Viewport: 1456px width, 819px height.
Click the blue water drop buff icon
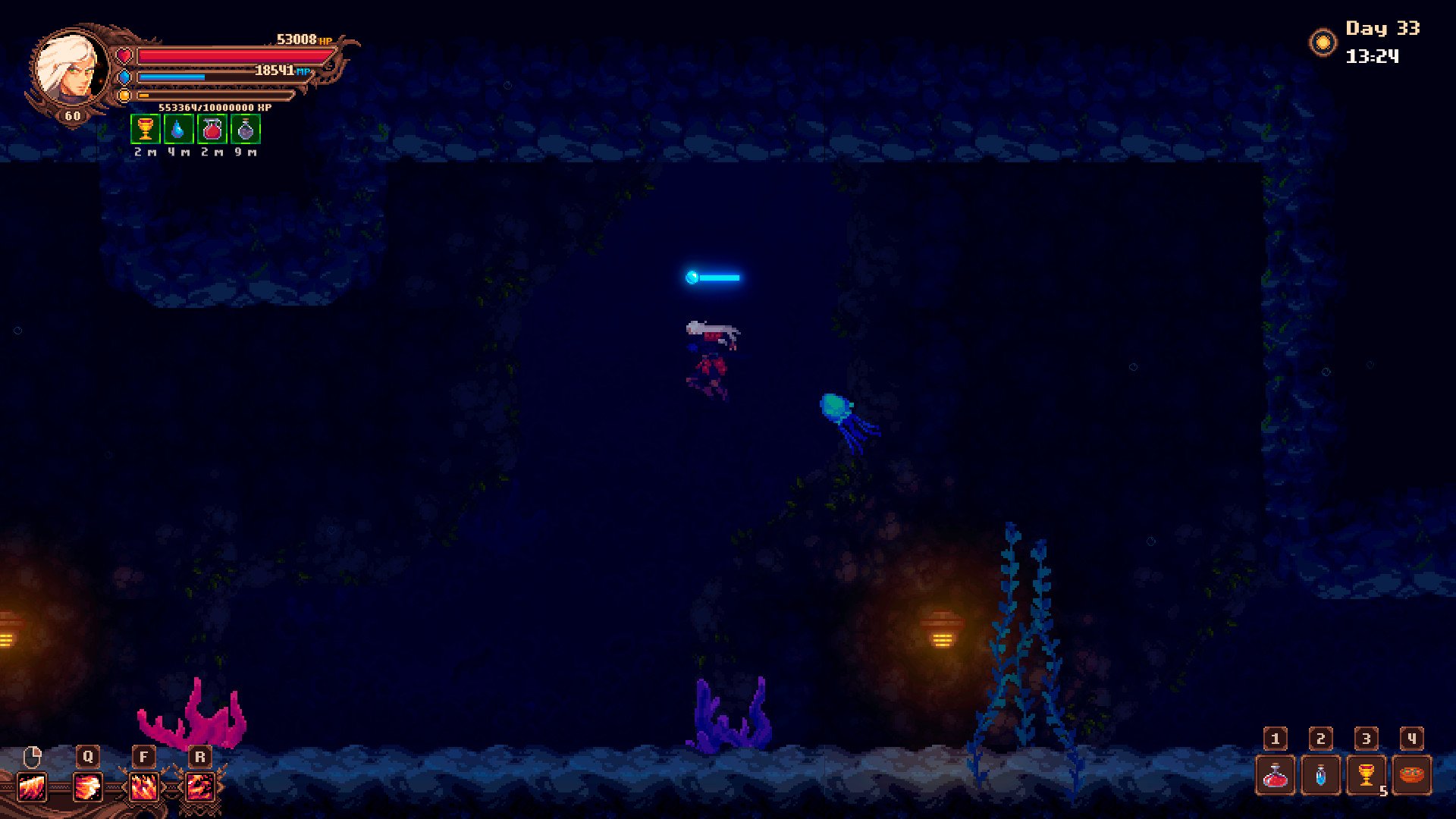(x=178, y=129)
